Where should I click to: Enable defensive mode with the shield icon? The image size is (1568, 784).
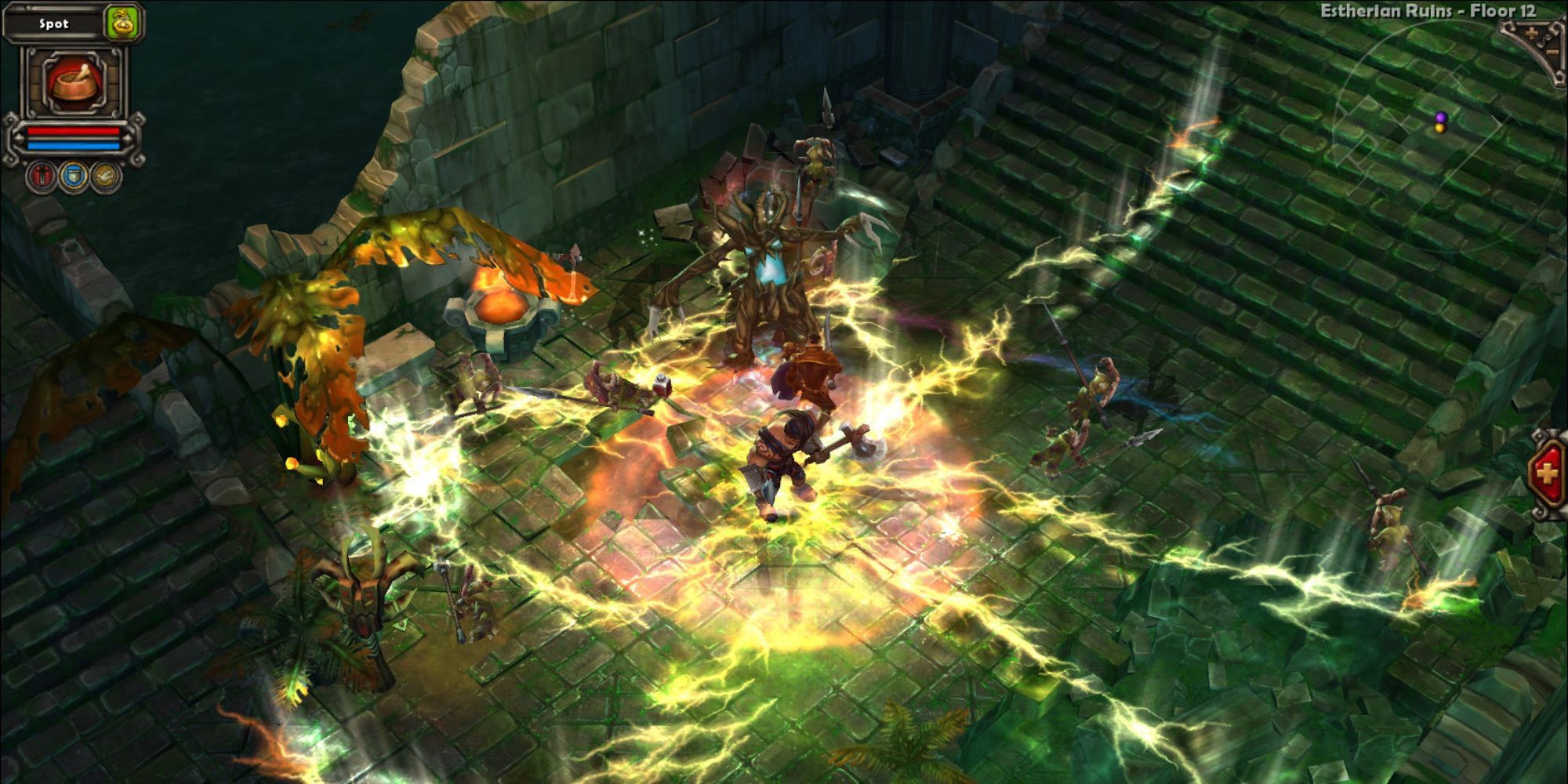[74, 176]
